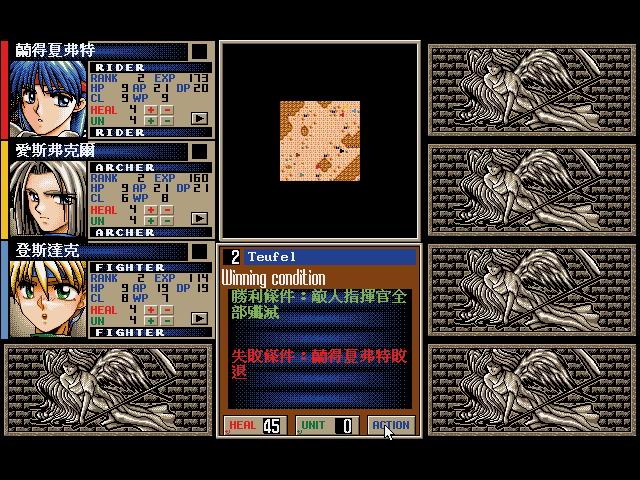The width and height of the screenshot is (640, 480).
Task: Increase the Archer's UN with plus
Action: (x=151, y=221)
